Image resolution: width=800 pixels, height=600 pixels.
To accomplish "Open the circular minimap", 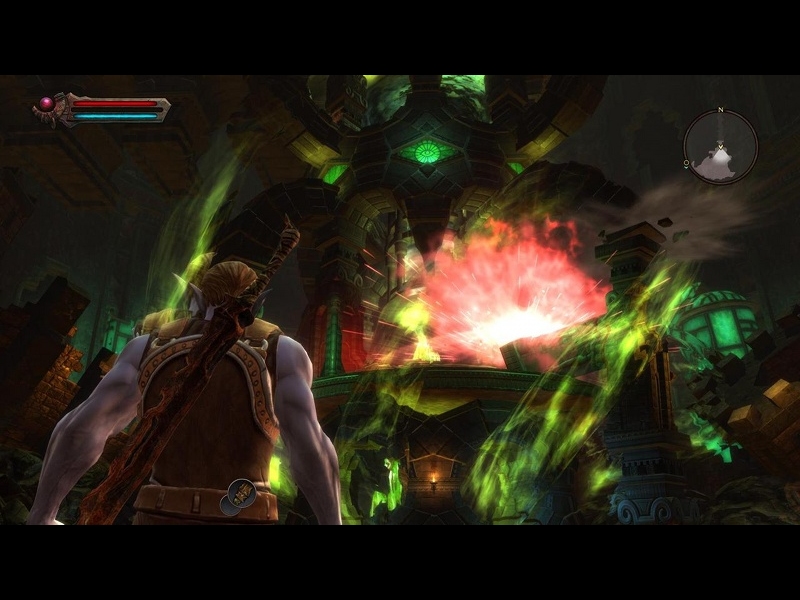I will [x=721, y=147].
